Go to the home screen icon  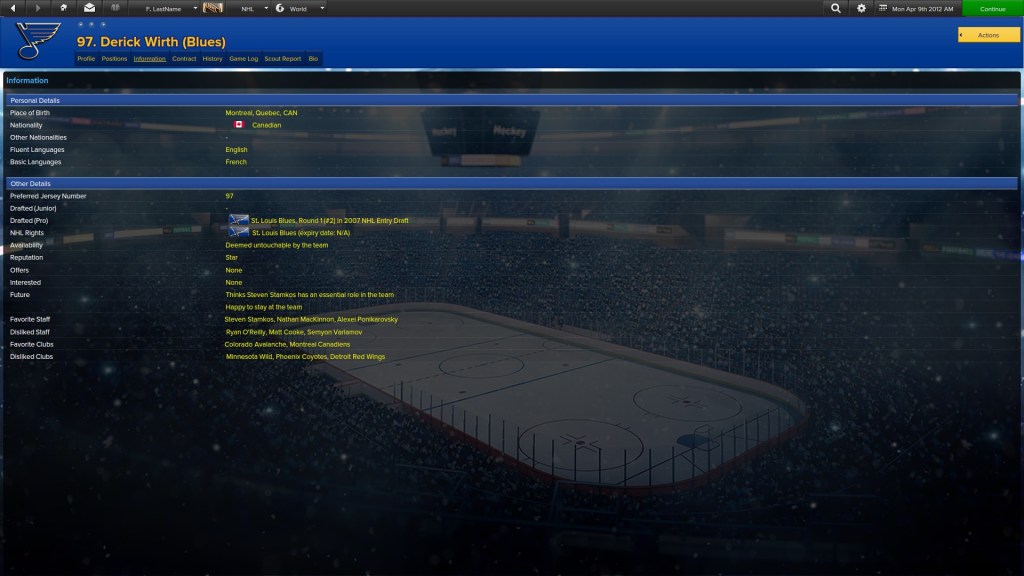(x=63, y=8)
